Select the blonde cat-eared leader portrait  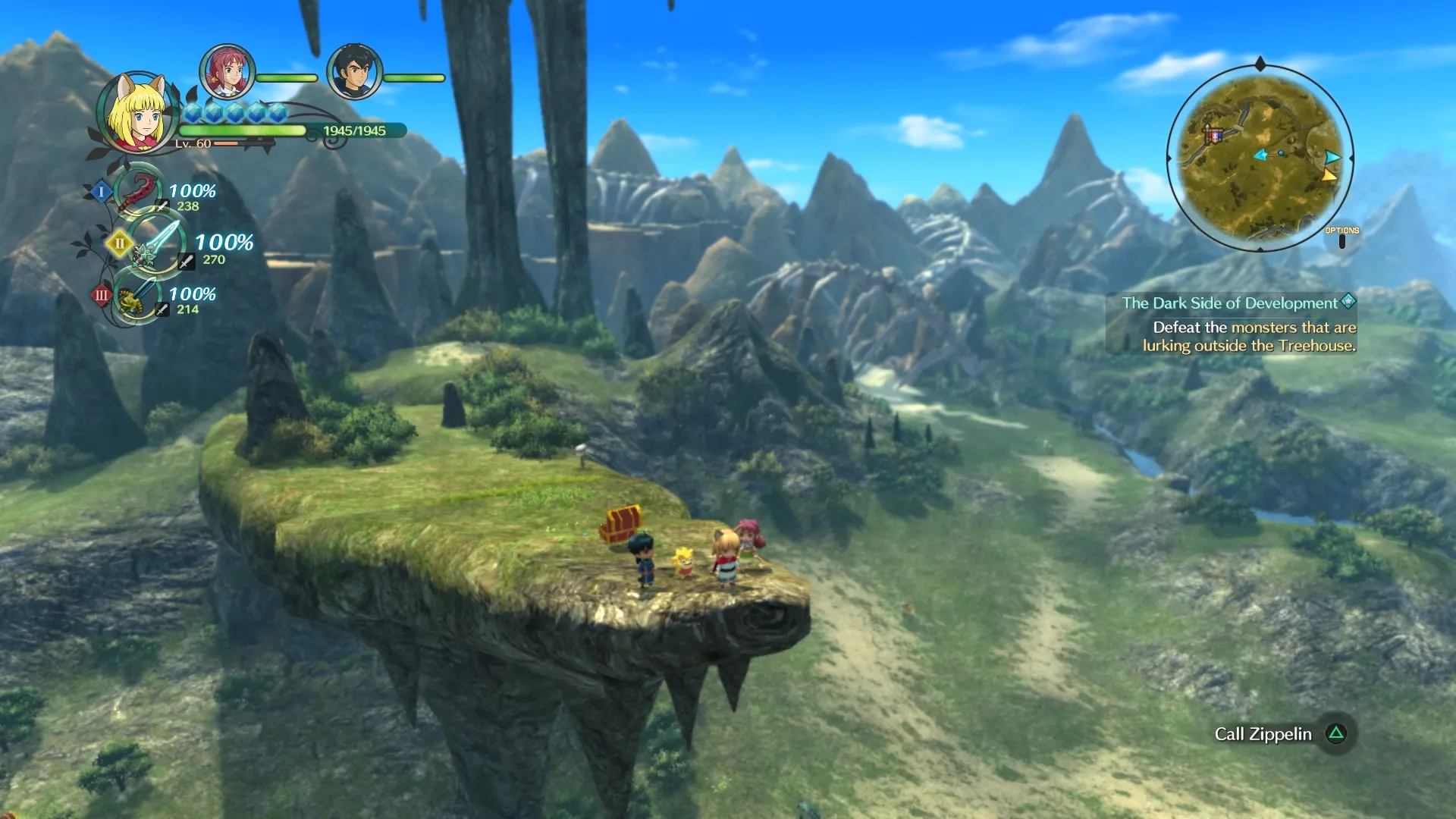click(138, 114)
